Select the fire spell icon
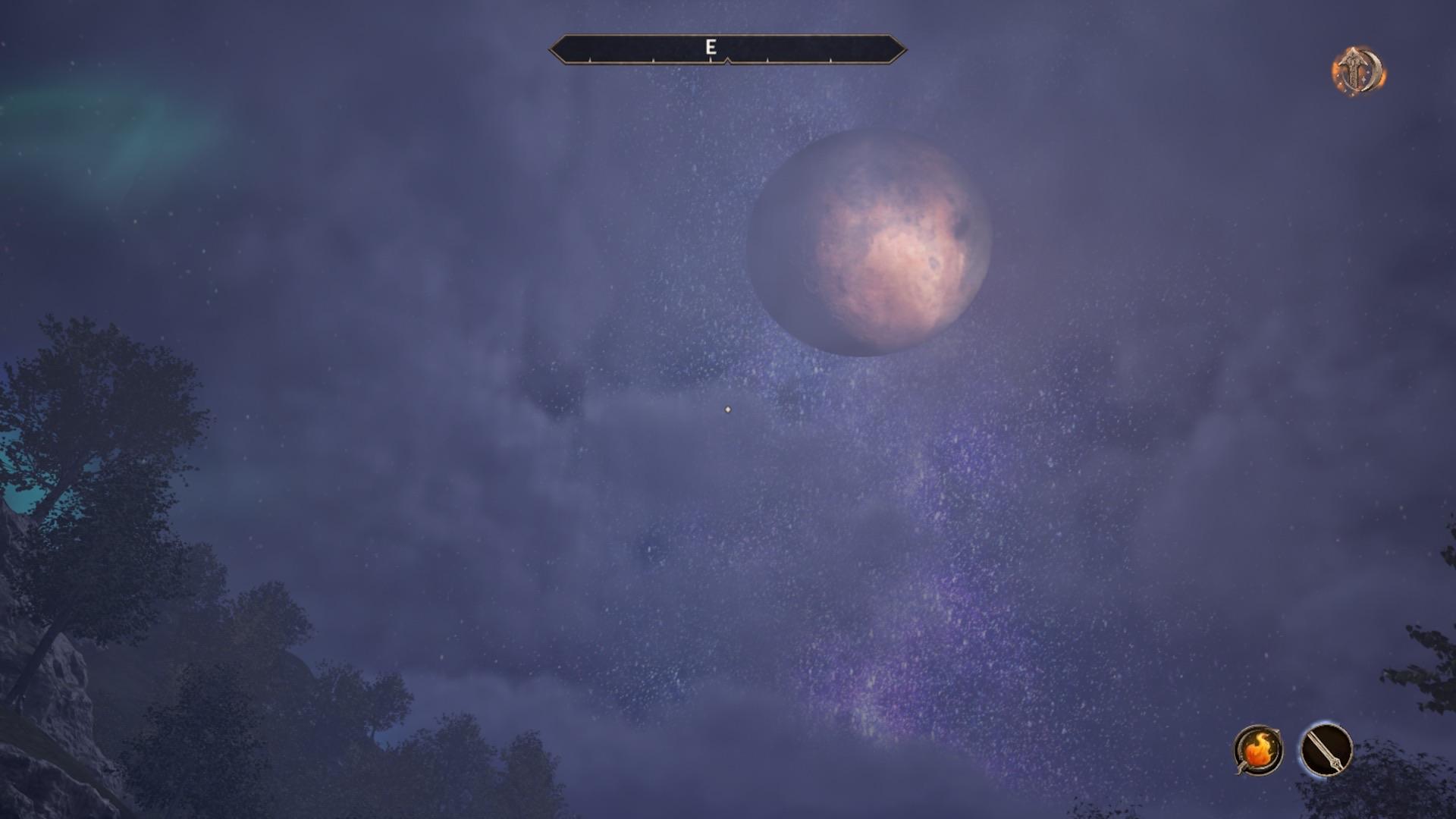1456x819 pixels. click(1258, 751)
